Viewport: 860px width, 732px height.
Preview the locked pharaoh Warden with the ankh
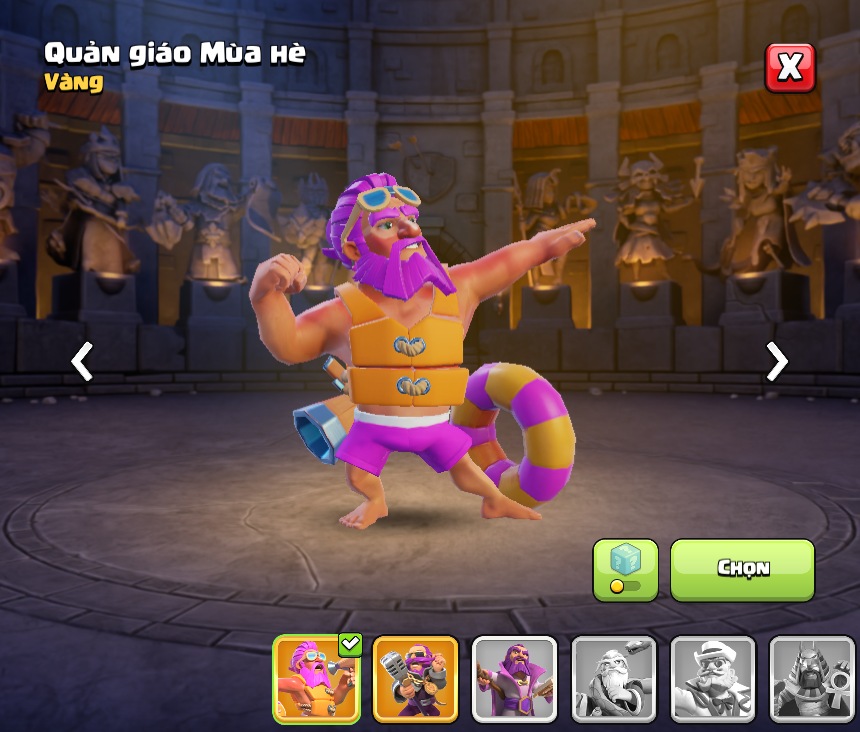point(811,679)
